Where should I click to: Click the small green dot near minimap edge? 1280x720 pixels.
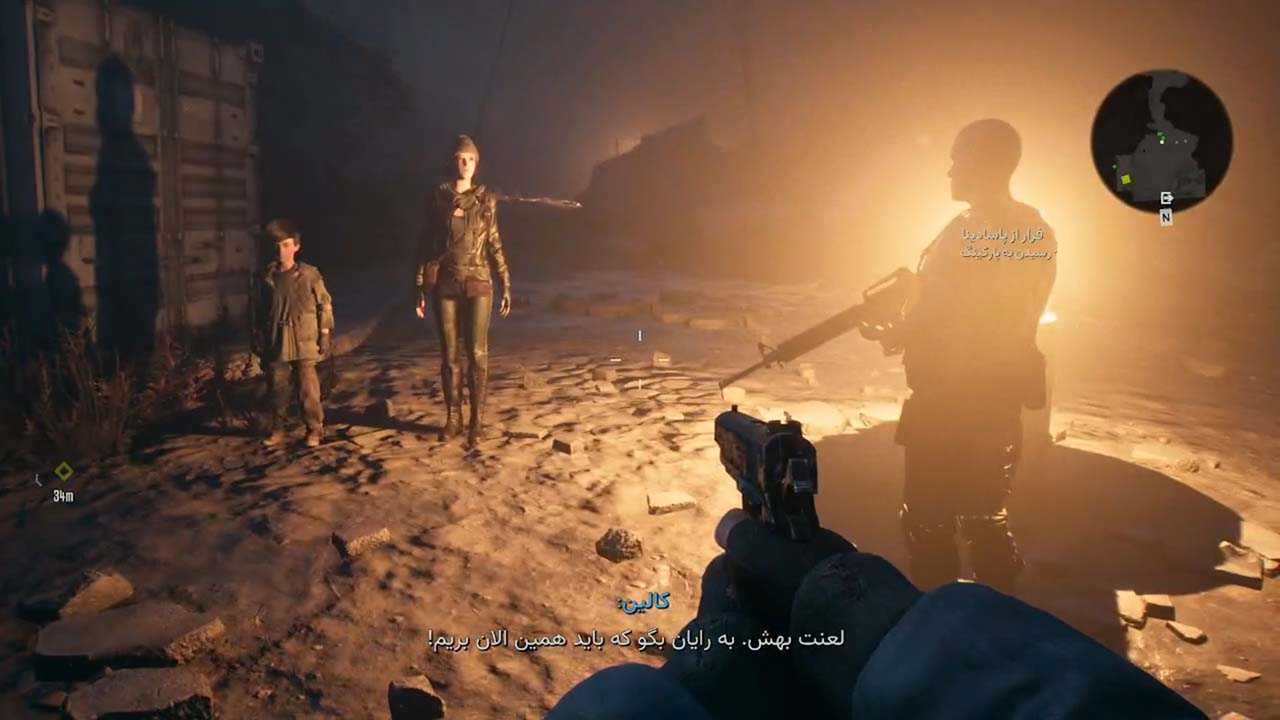(x=1114, y=166)
